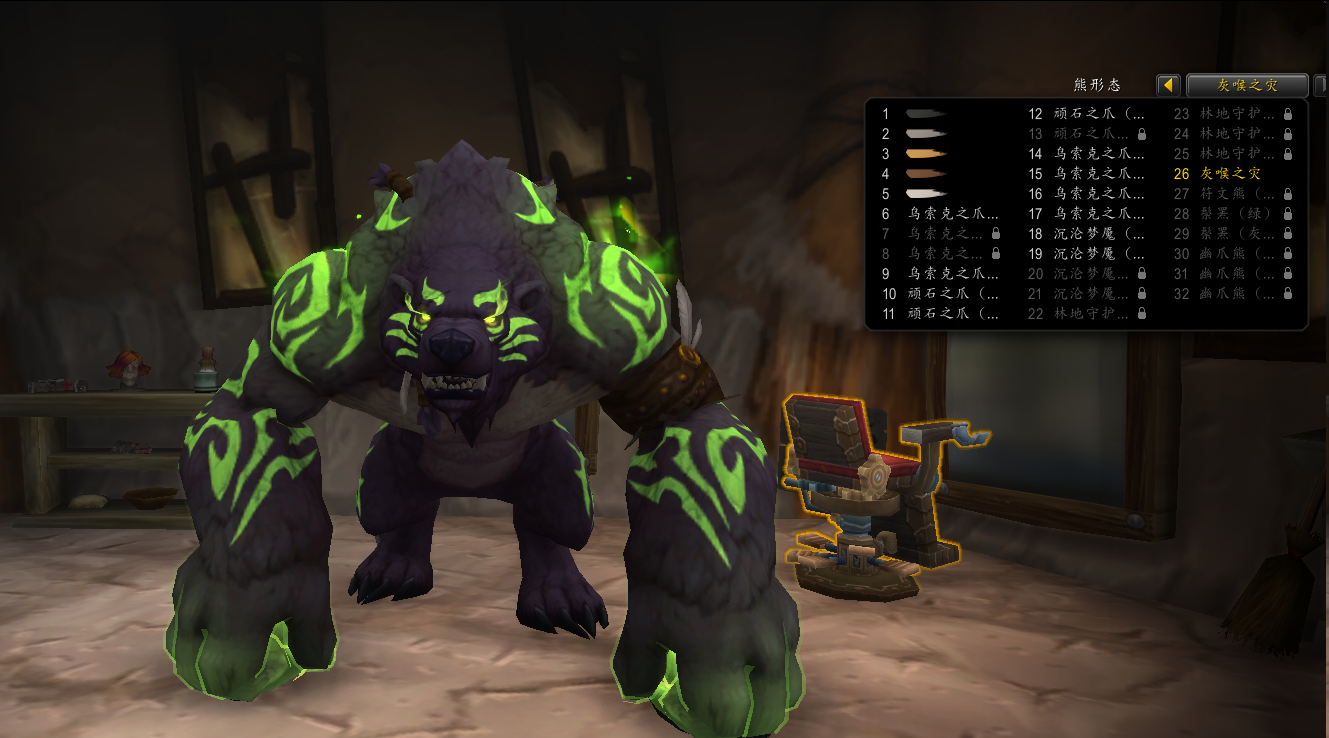This screenshot has height=738, width=1329.
Task: Choose option 1 dark gray fur swatch
Action: [925, 114]
